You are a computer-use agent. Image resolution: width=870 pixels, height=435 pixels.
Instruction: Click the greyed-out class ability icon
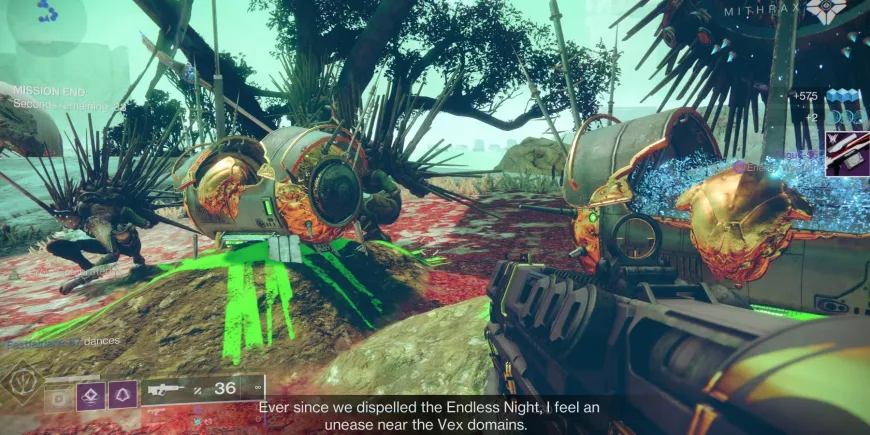(x=61, y=395)
